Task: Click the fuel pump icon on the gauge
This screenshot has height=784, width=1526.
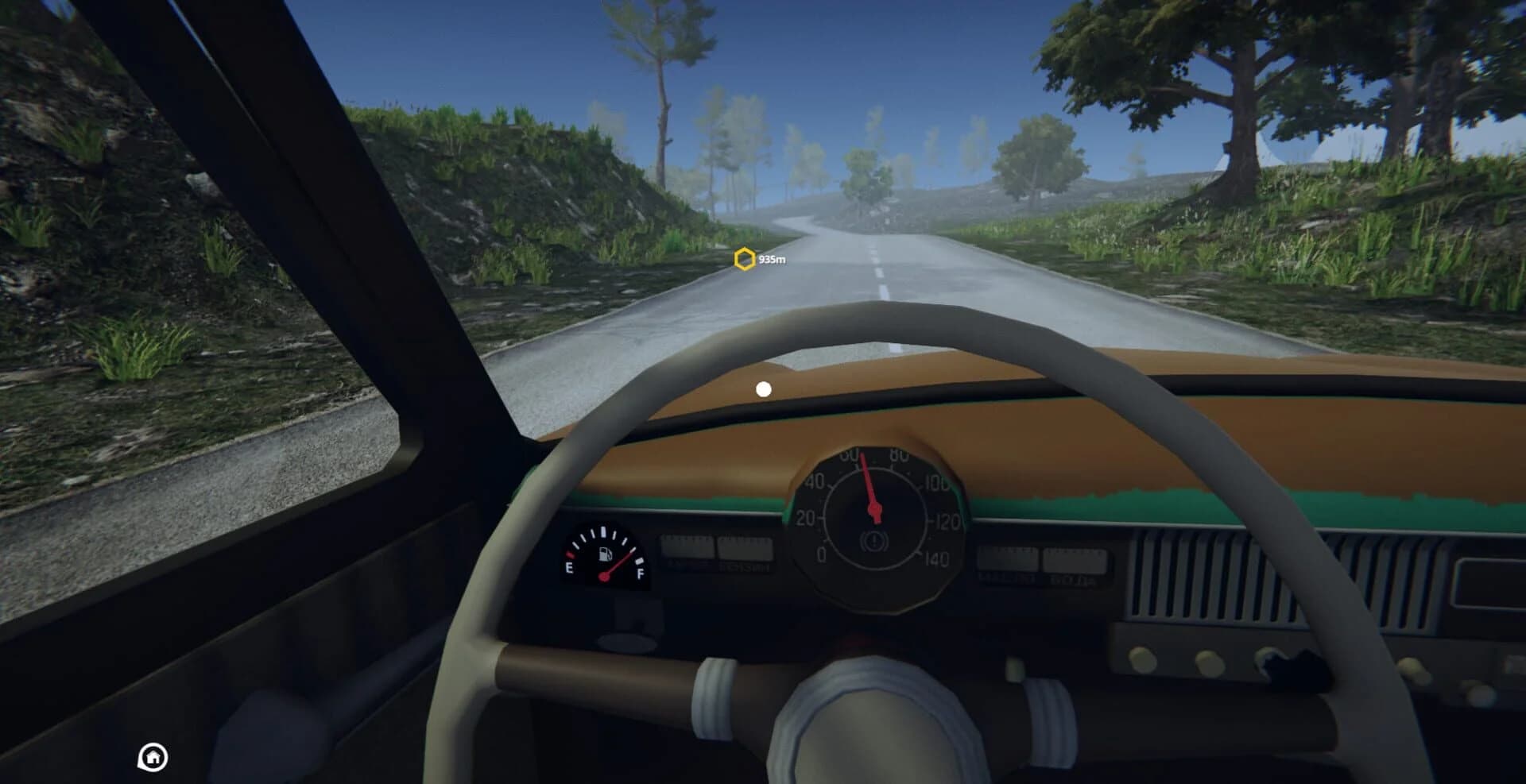Action: (604, 554)
